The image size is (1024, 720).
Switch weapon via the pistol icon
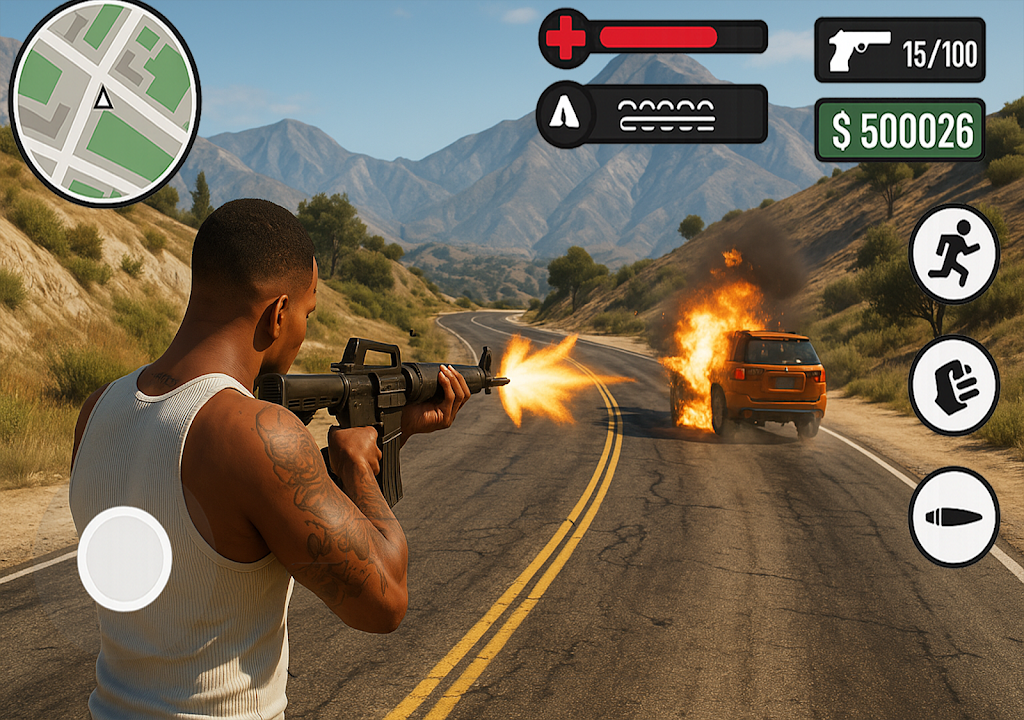click(x=859, y=50)
